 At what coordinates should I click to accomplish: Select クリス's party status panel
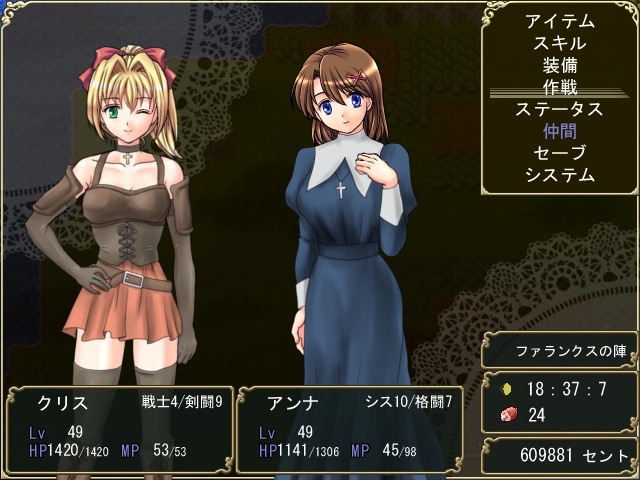click(116, 429)
